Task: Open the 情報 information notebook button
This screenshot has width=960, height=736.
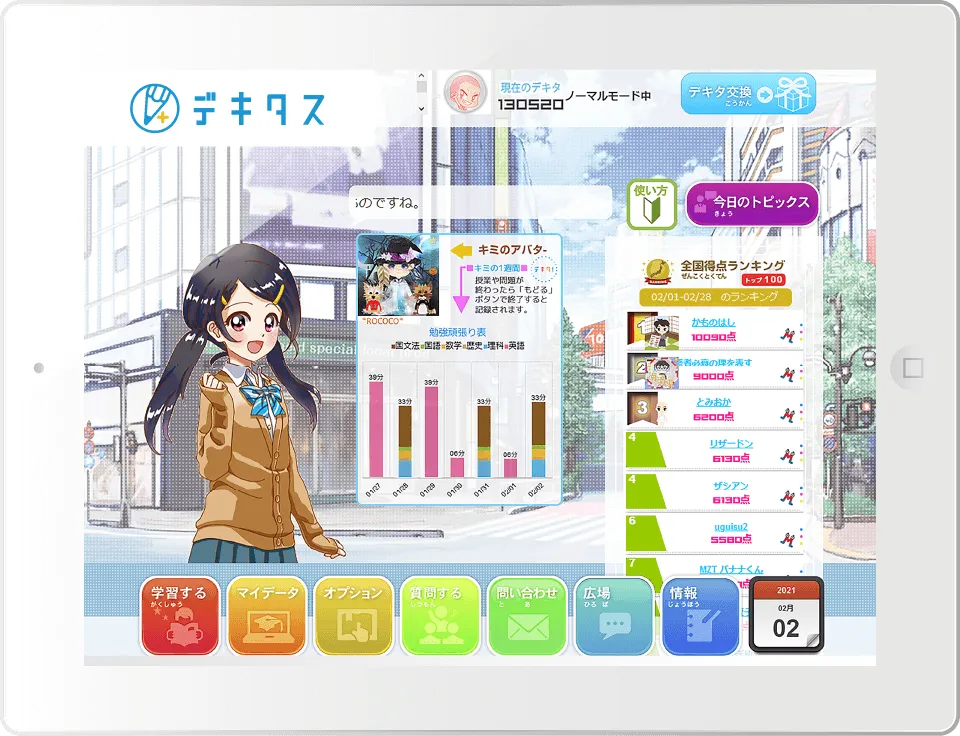Action: click(700, 616)
